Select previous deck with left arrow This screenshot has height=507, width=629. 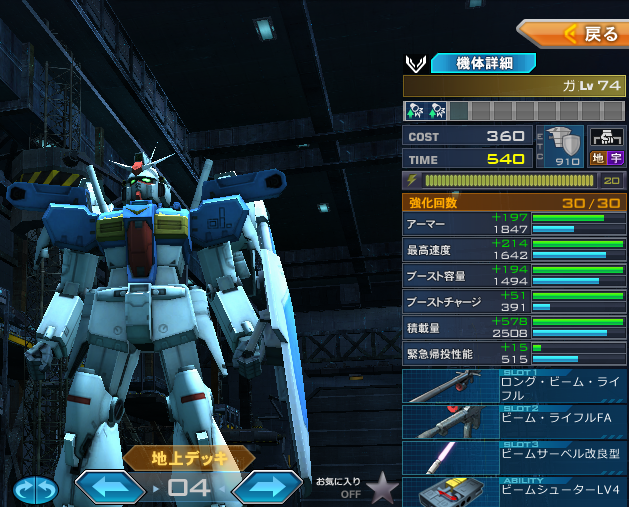[111, 488]
